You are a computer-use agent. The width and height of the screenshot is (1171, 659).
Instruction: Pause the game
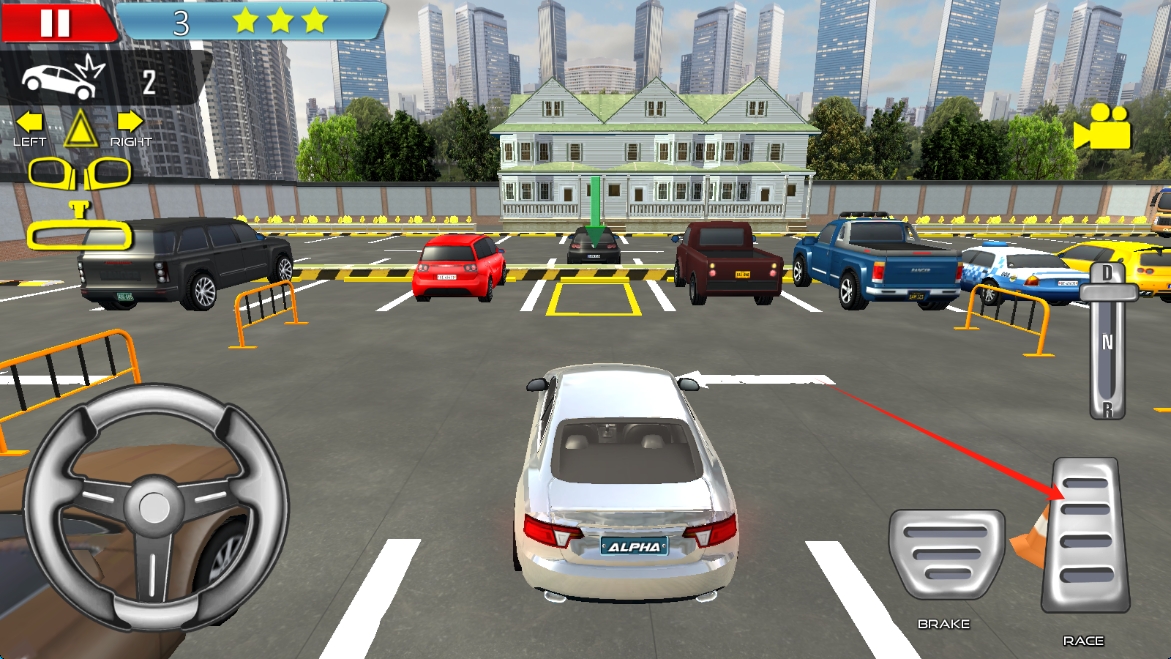[55, 22]
